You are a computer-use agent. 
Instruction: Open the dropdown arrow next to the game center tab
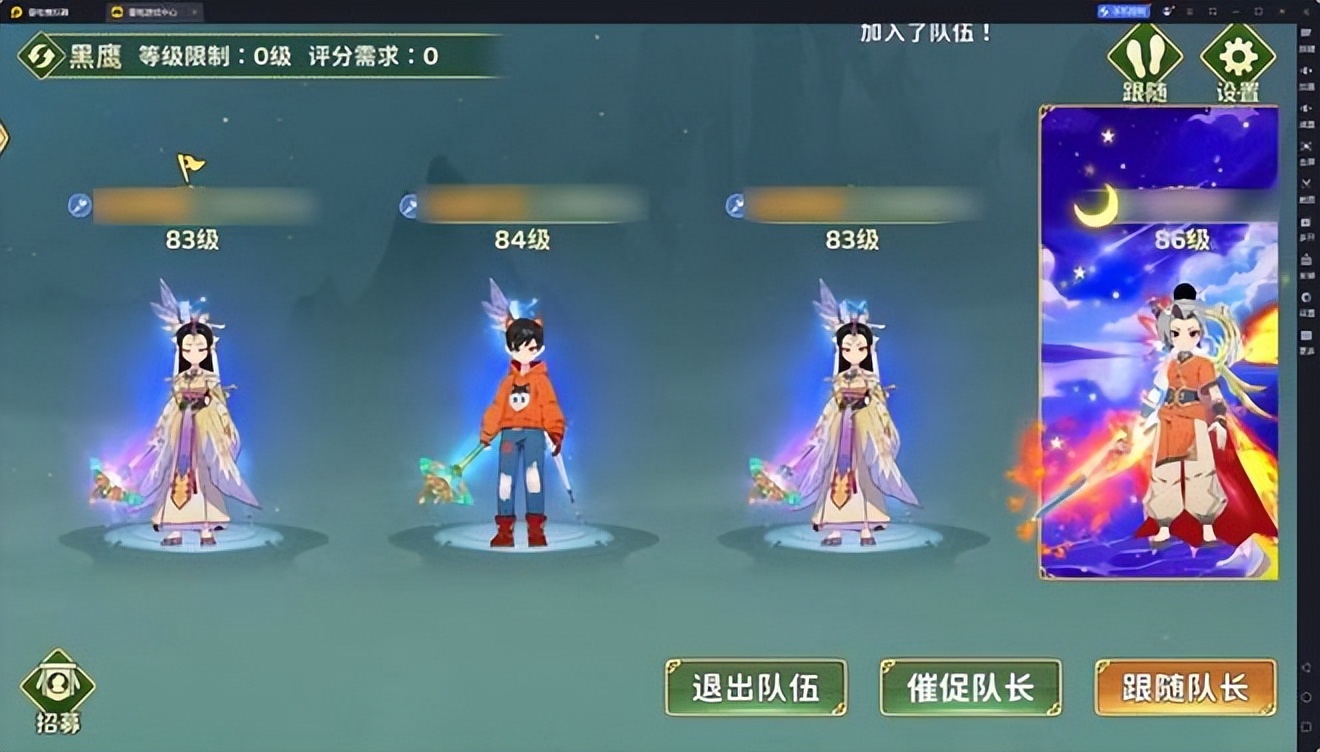click(193, 14)
